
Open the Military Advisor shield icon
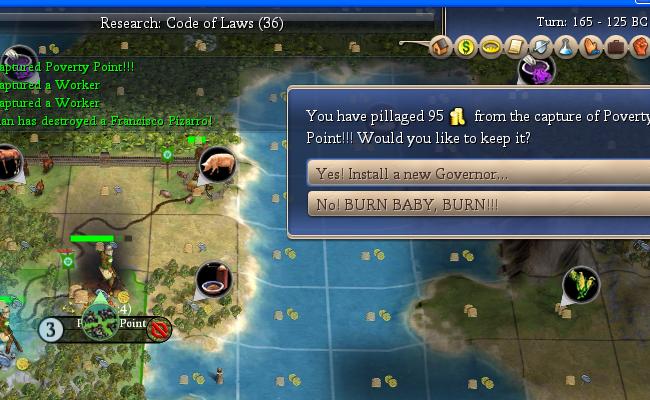[540, 46]
